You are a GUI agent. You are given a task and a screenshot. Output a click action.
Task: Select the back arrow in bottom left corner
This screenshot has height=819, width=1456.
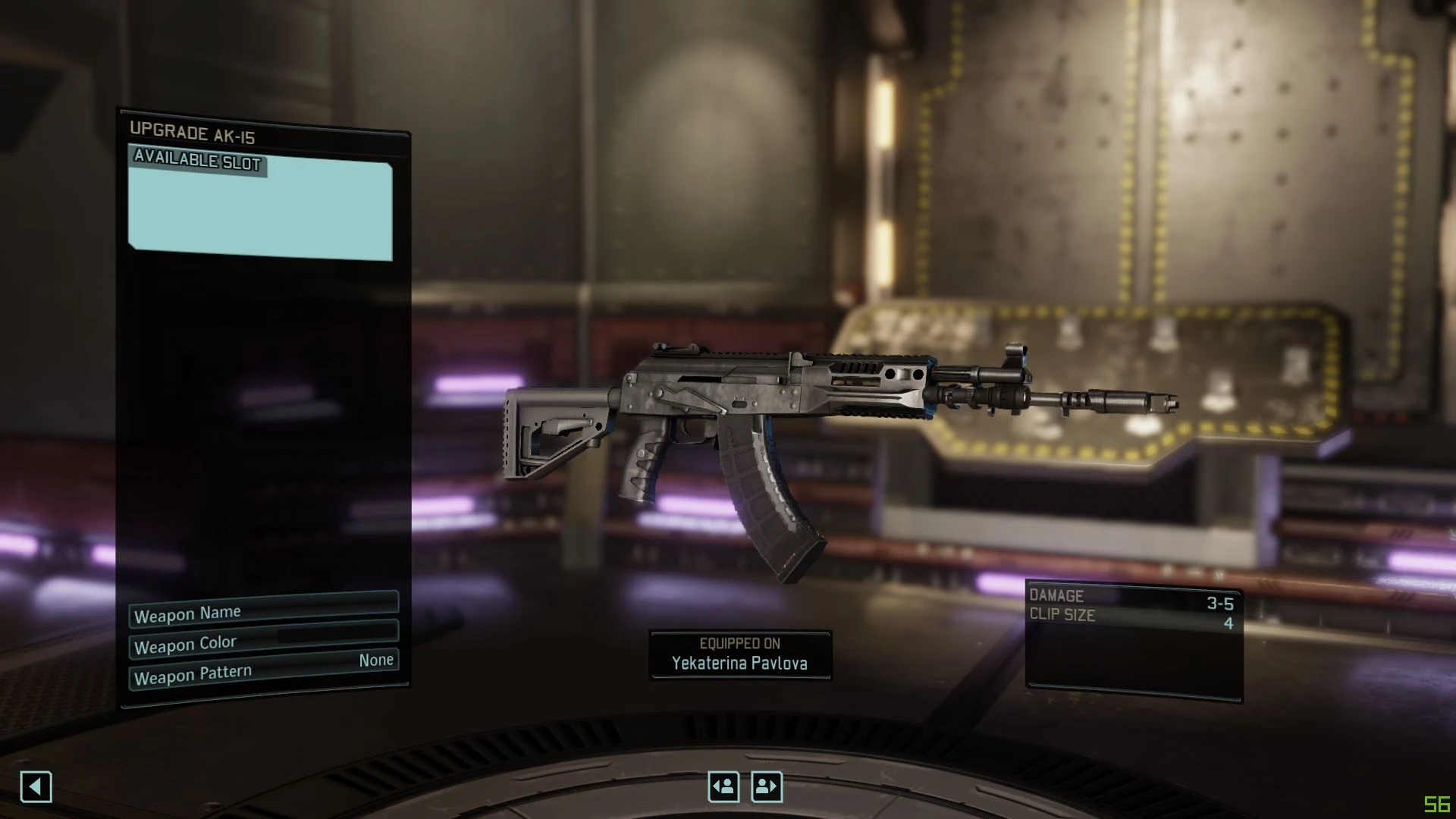pos(36,787)
